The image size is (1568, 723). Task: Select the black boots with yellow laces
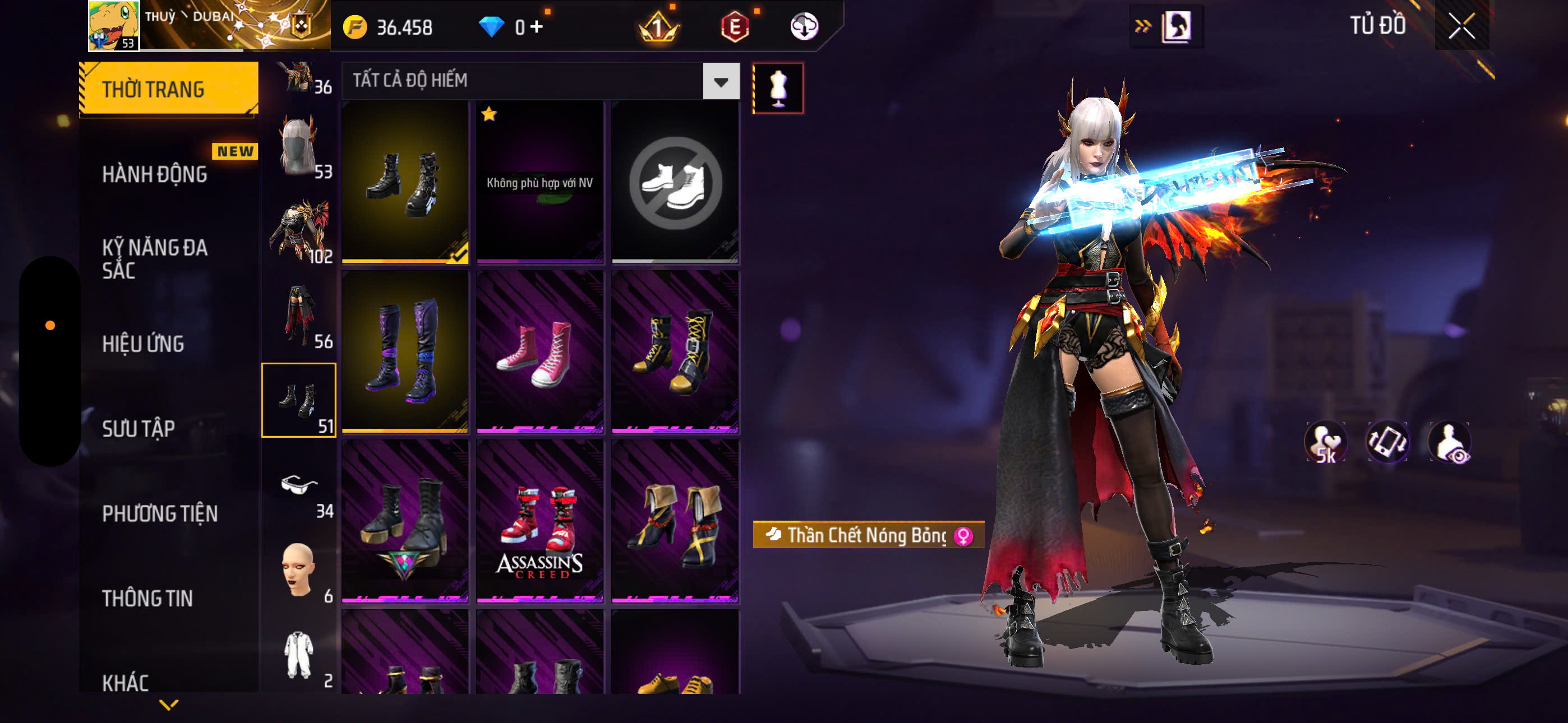coord(675,352)
